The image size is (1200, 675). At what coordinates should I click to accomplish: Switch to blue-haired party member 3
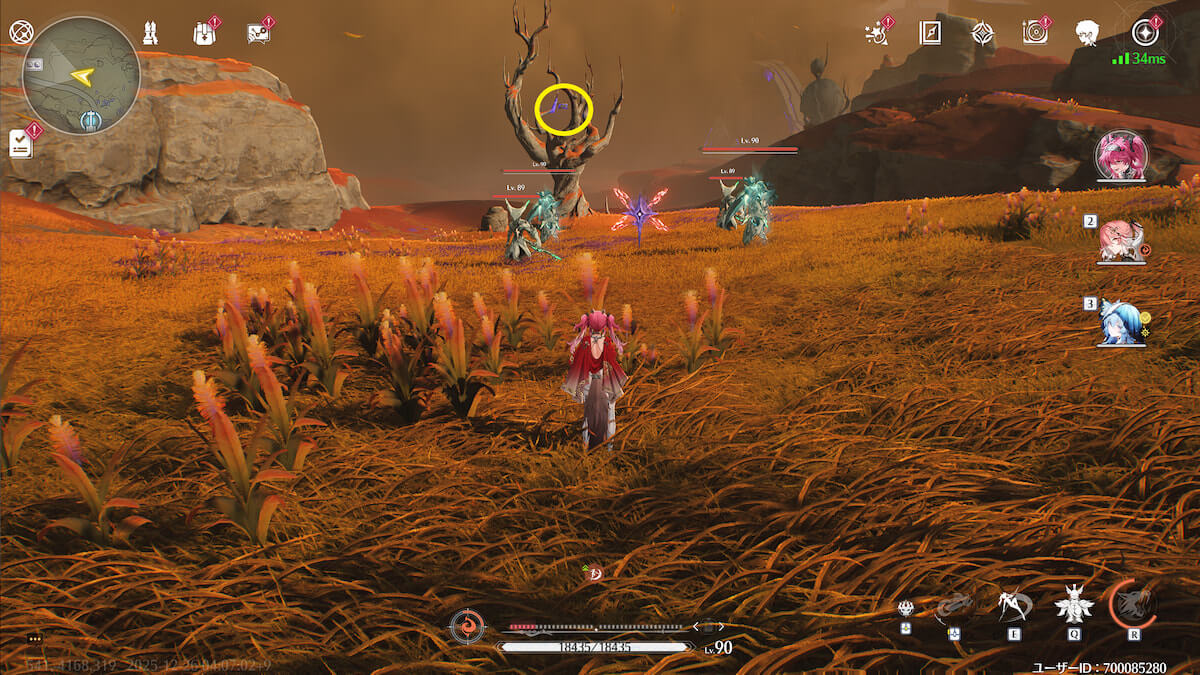tap(1120, 322)
